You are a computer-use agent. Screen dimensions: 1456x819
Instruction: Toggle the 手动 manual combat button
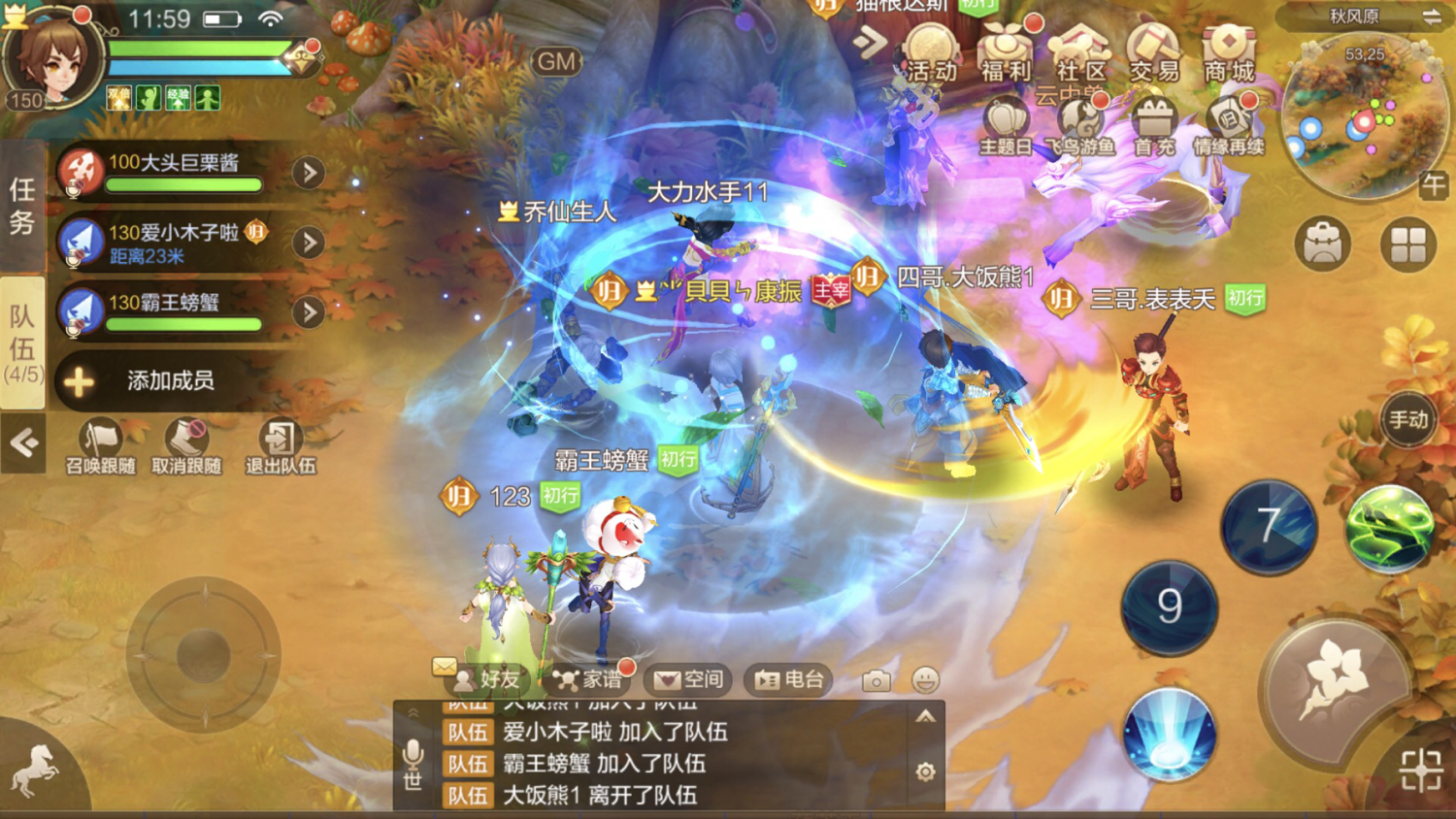1407,420
